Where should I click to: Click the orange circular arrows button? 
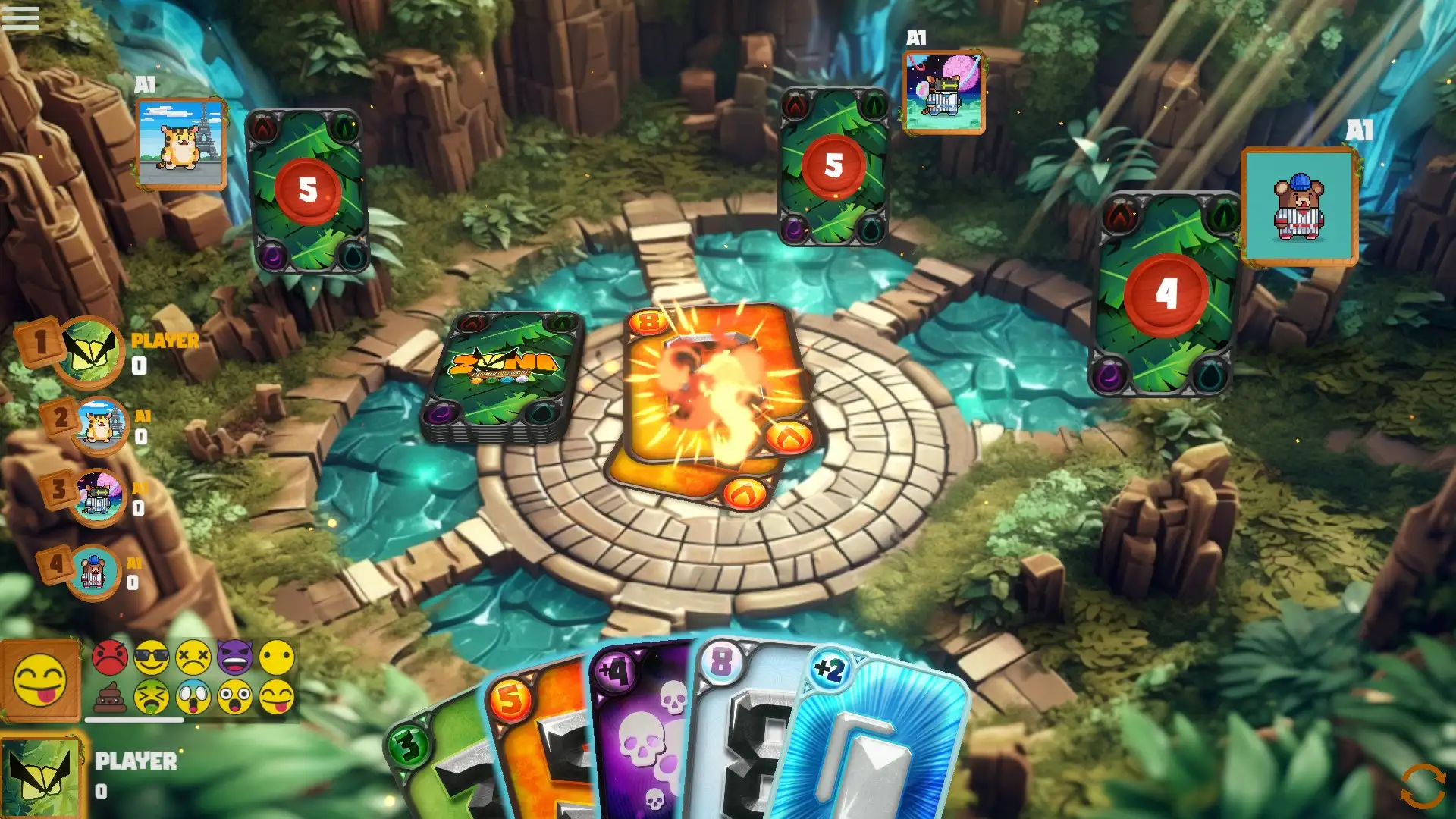tap(1423, 786)
